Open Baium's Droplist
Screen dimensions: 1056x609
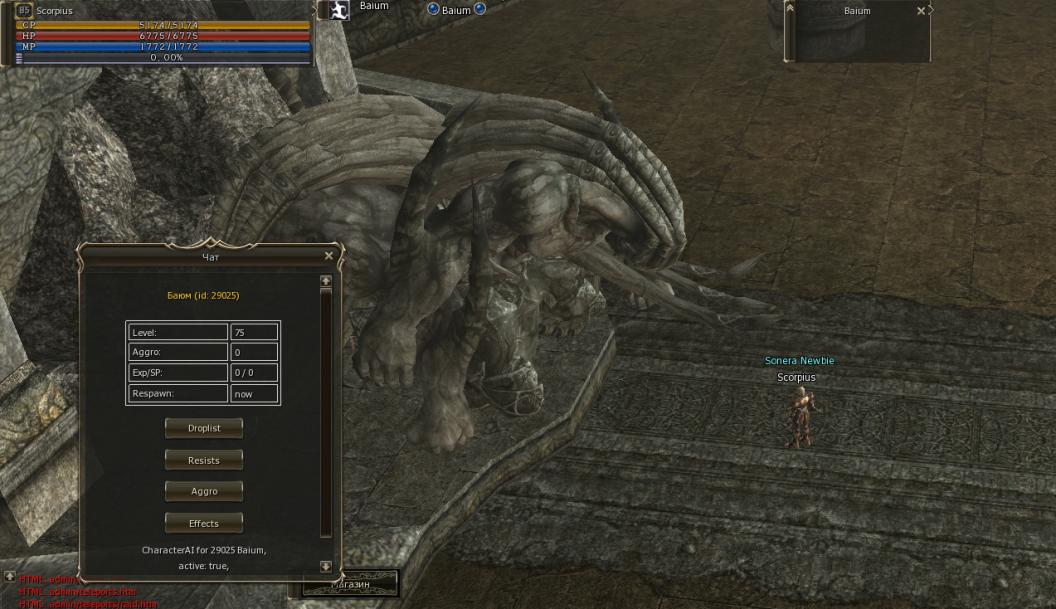[204, 428]
